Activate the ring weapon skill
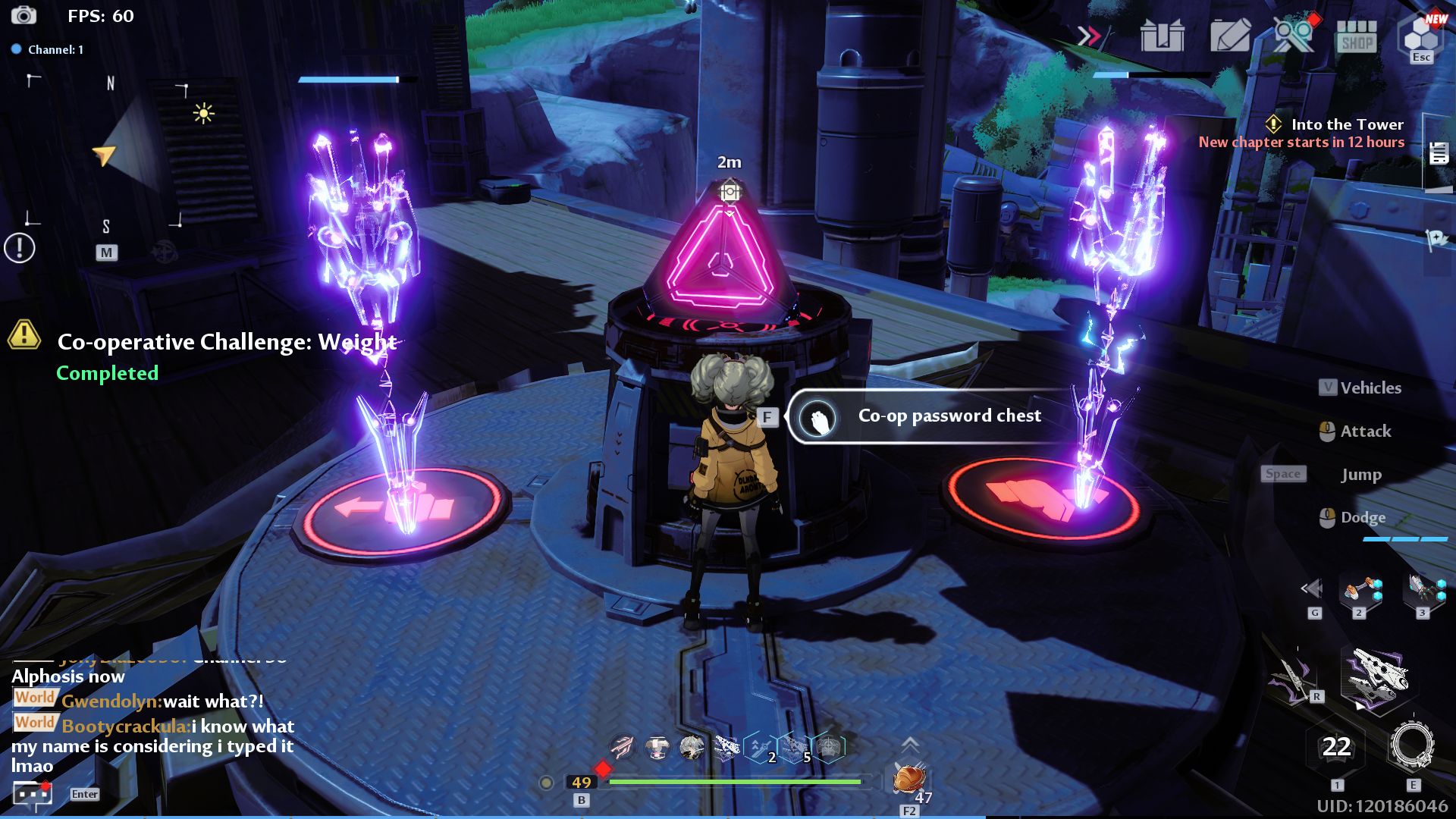This screenshot has height=819, width=1456. pos(1412,746)
